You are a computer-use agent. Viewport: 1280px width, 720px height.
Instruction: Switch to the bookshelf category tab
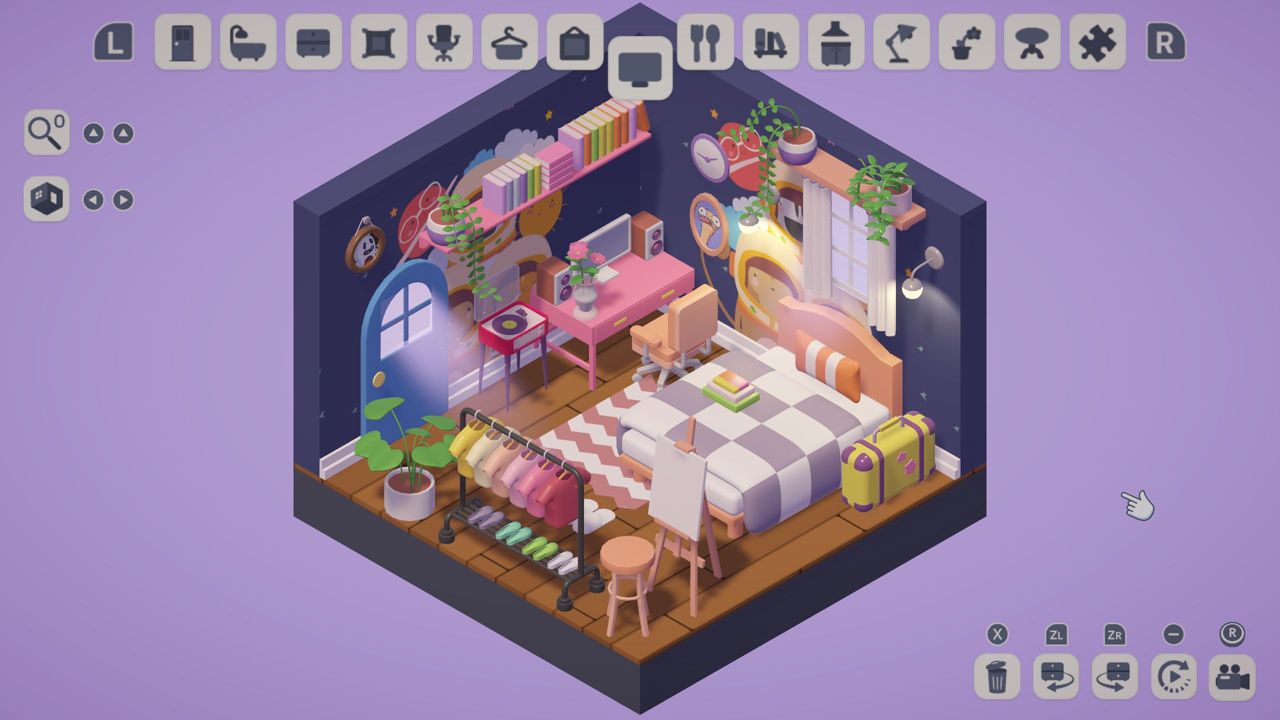770,43
